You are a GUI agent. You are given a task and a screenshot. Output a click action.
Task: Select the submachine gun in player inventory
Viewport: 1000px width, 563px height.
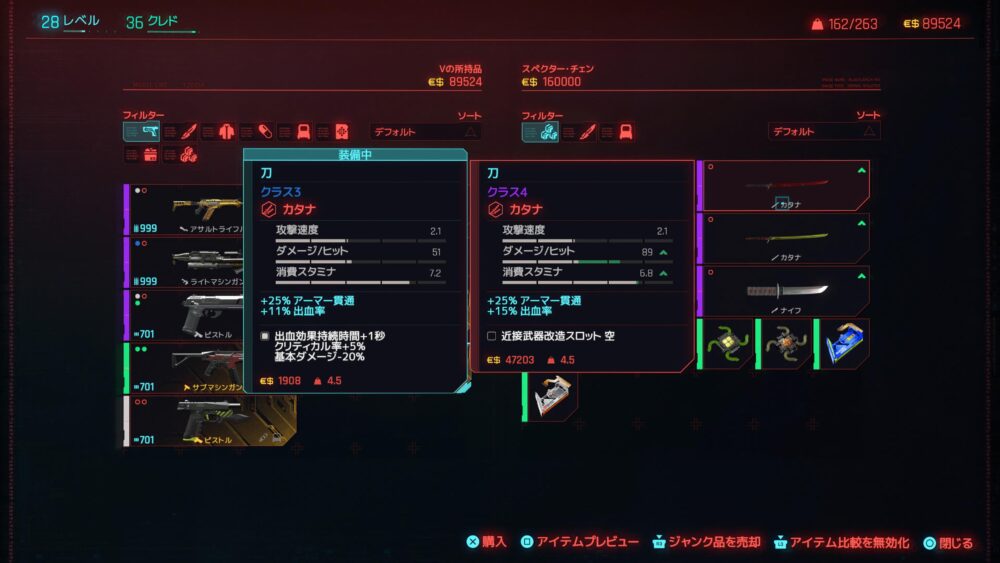coord(185,367)
